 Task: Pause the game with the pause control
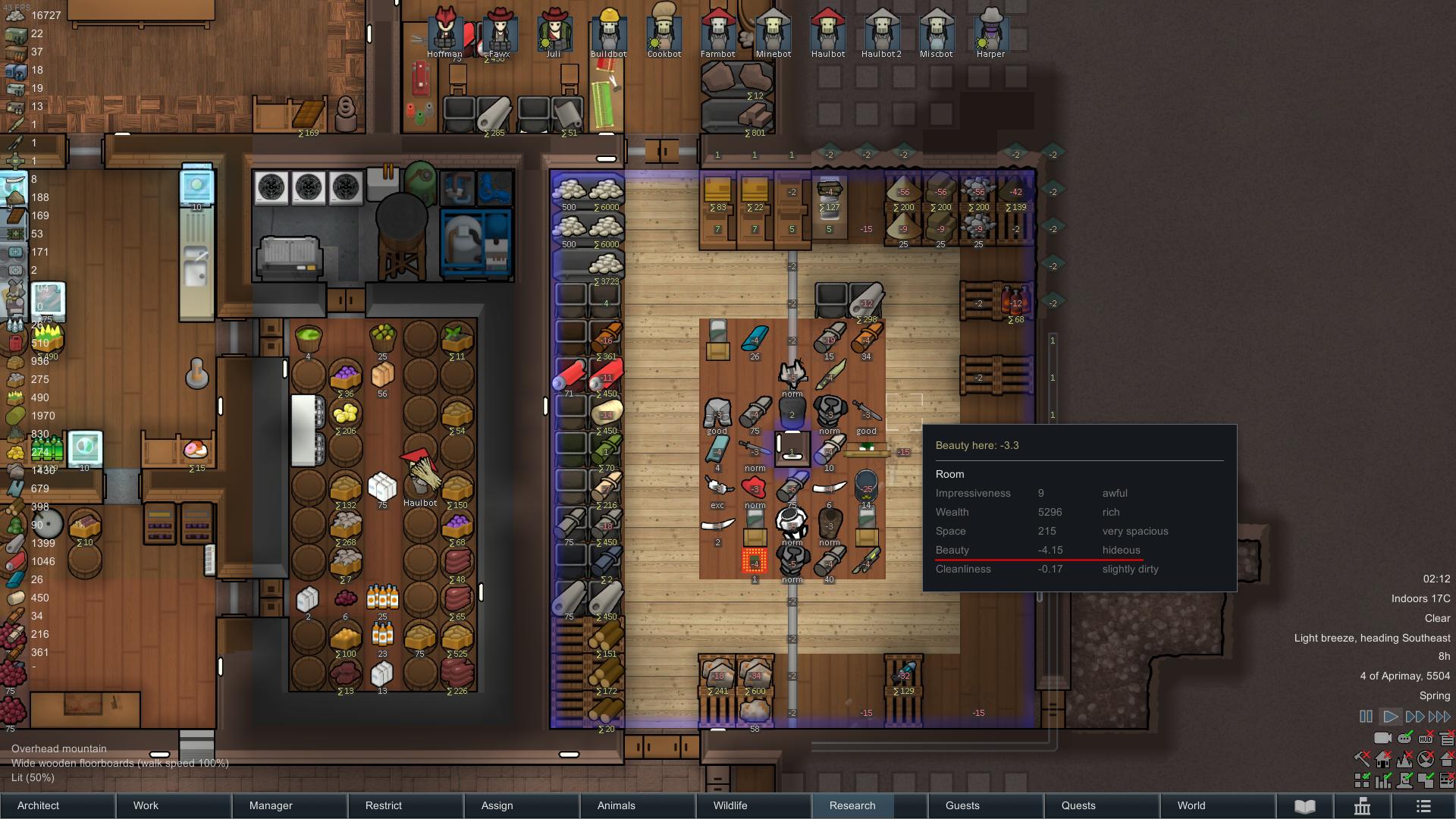[x=1365, y=716]
